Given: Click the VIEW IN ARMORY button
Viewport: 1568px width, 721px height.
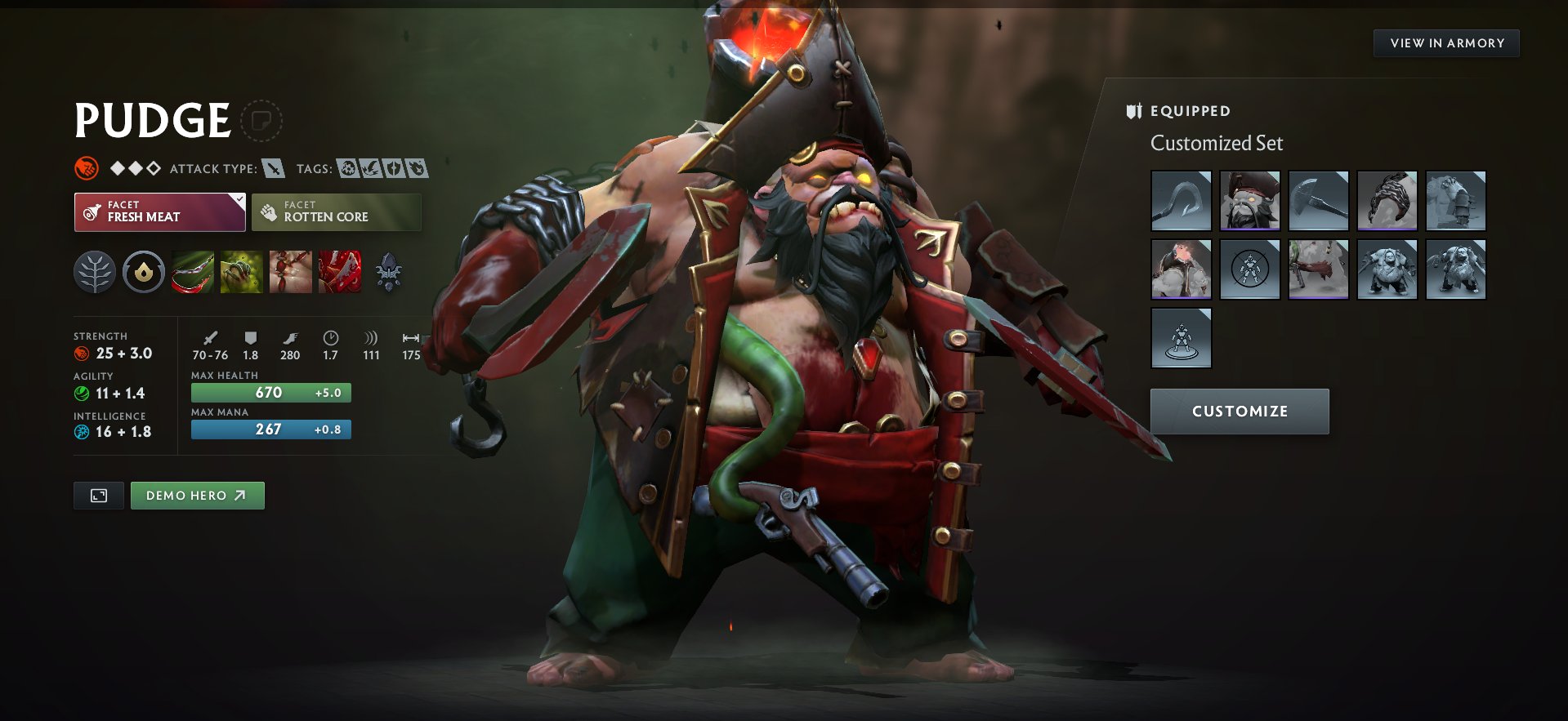Looking at the screenshot, I should click(1445, 42).
